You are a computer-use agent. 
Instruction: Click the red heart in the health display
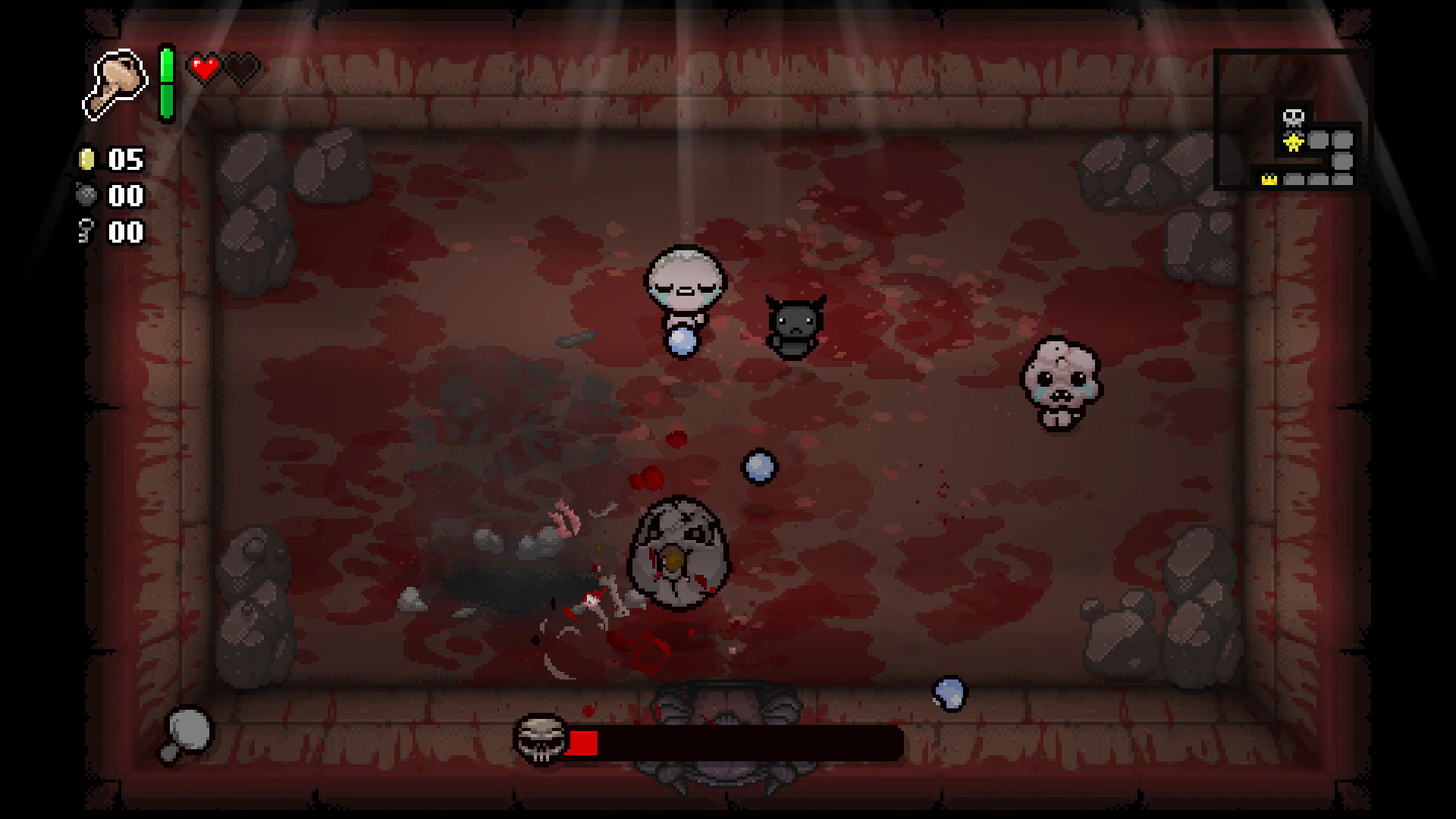point(203,67)
